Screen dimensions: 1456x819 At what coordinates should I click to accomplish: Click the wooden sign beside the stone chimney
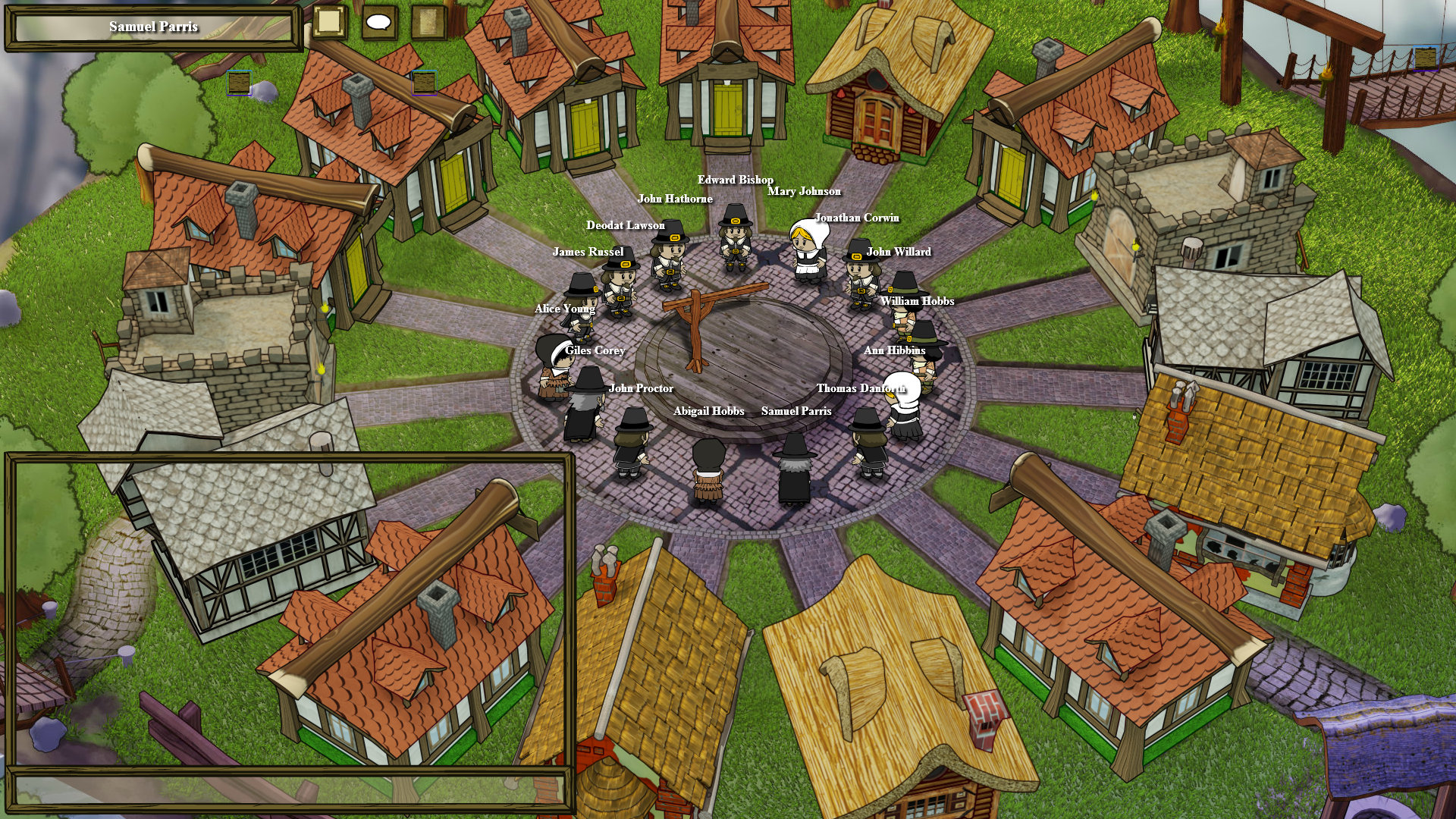[424, 83]
